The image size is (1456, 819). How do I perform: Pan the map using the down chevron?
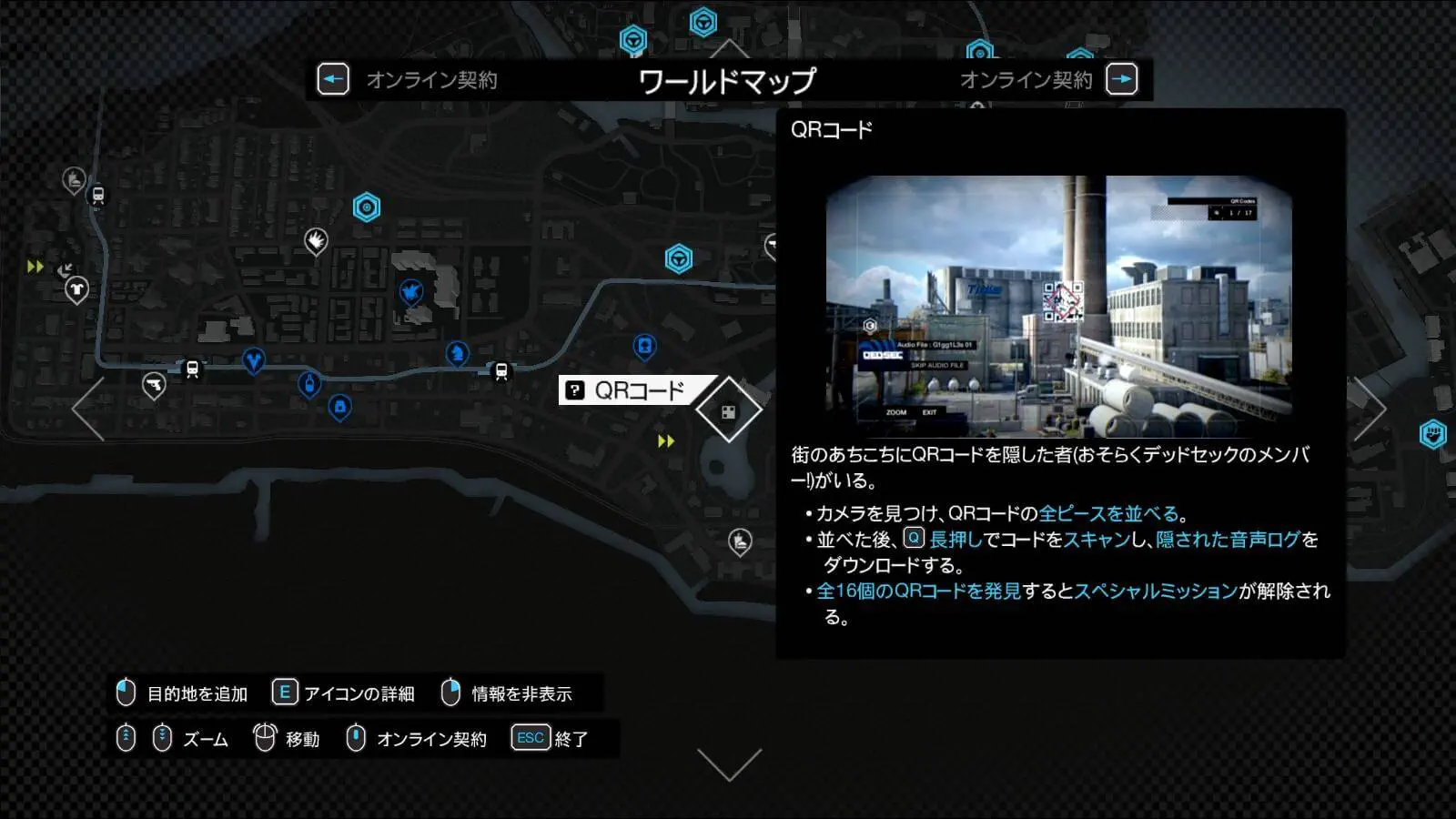(729, 763)
